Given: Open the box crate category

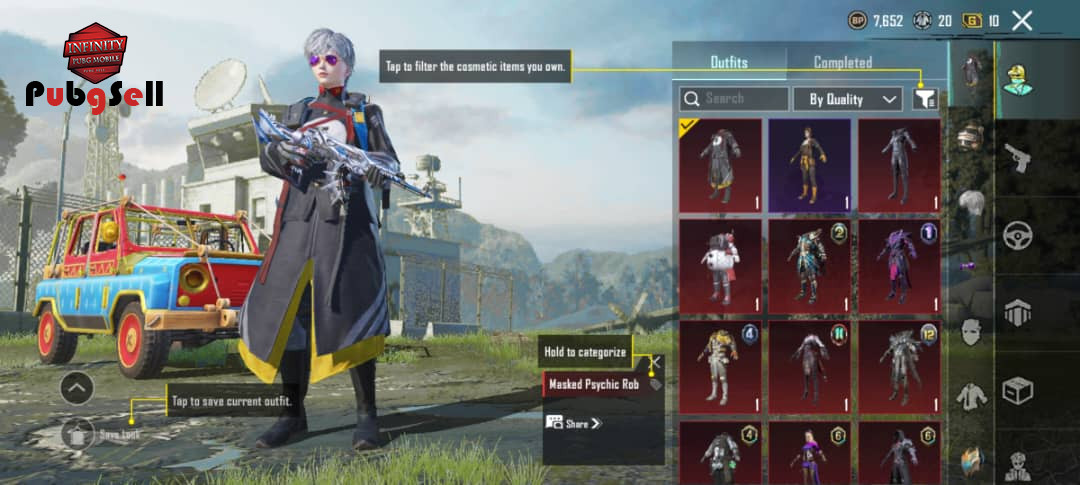Looking at the screenshot, I should (1017, 390).
